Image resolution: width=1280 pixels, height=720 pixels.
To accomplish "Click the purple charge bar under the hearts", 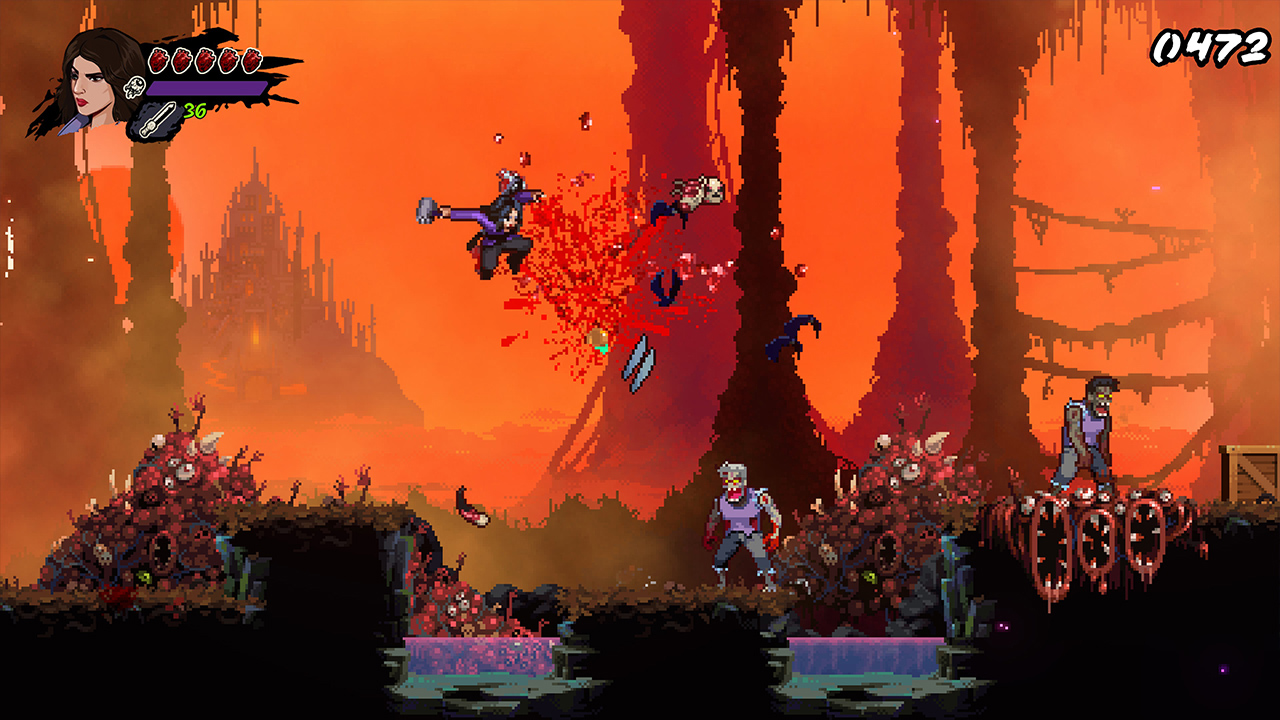I will pyautogui.click(x=206, y=88).
